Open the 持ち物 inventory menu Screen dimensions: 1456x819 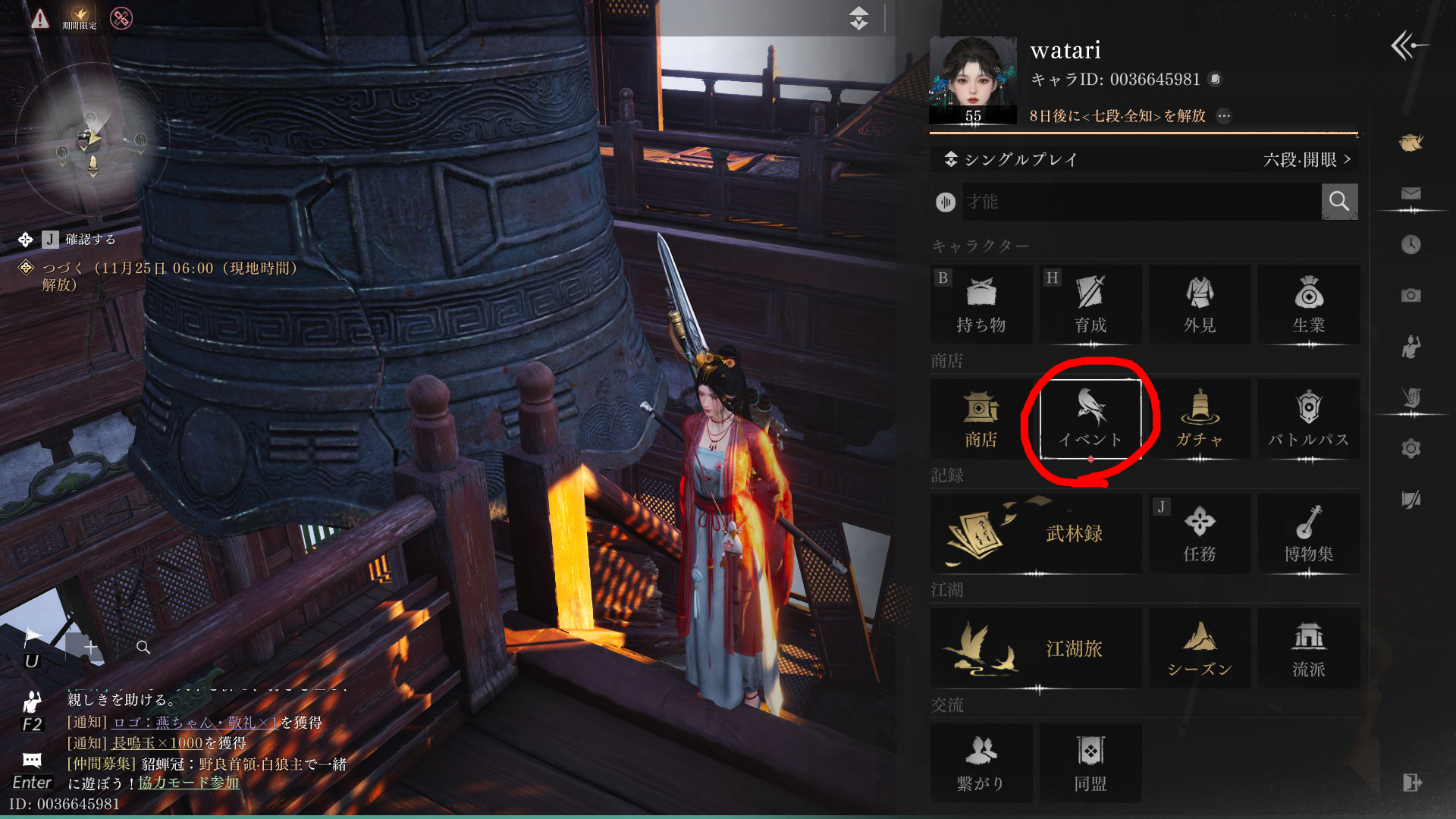[981, 304]
